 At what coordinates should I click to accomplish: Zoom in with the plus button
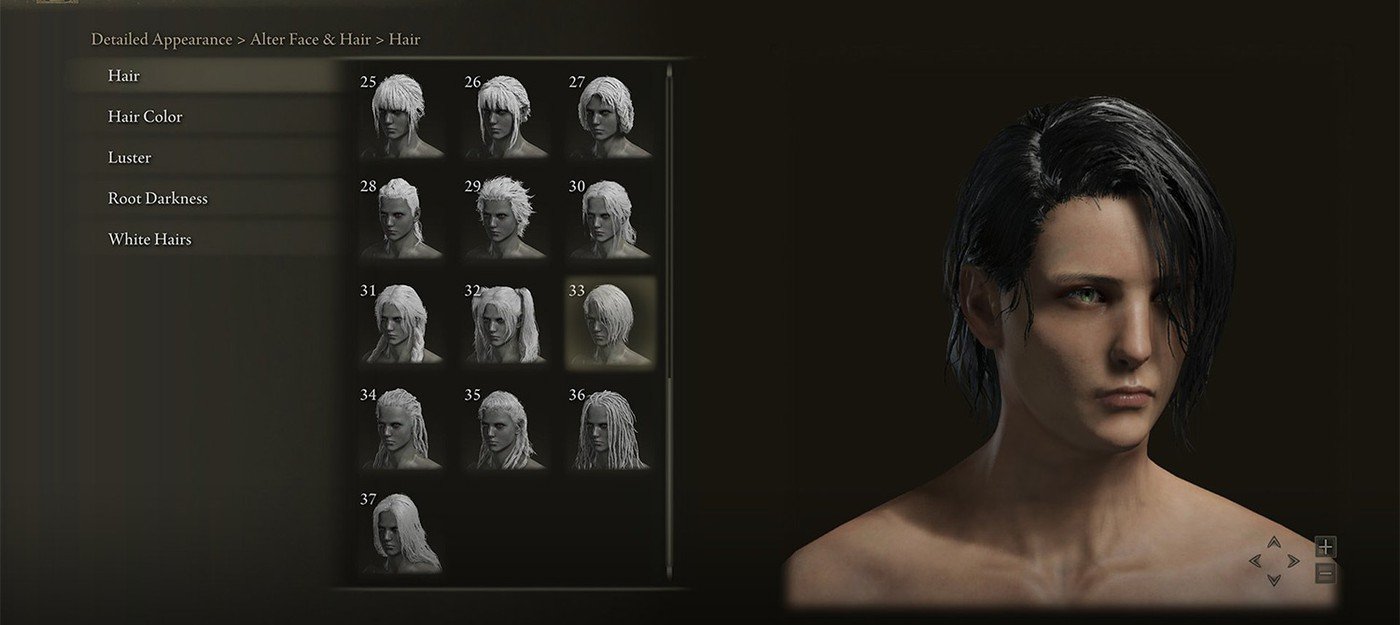tap(1325, 547)
